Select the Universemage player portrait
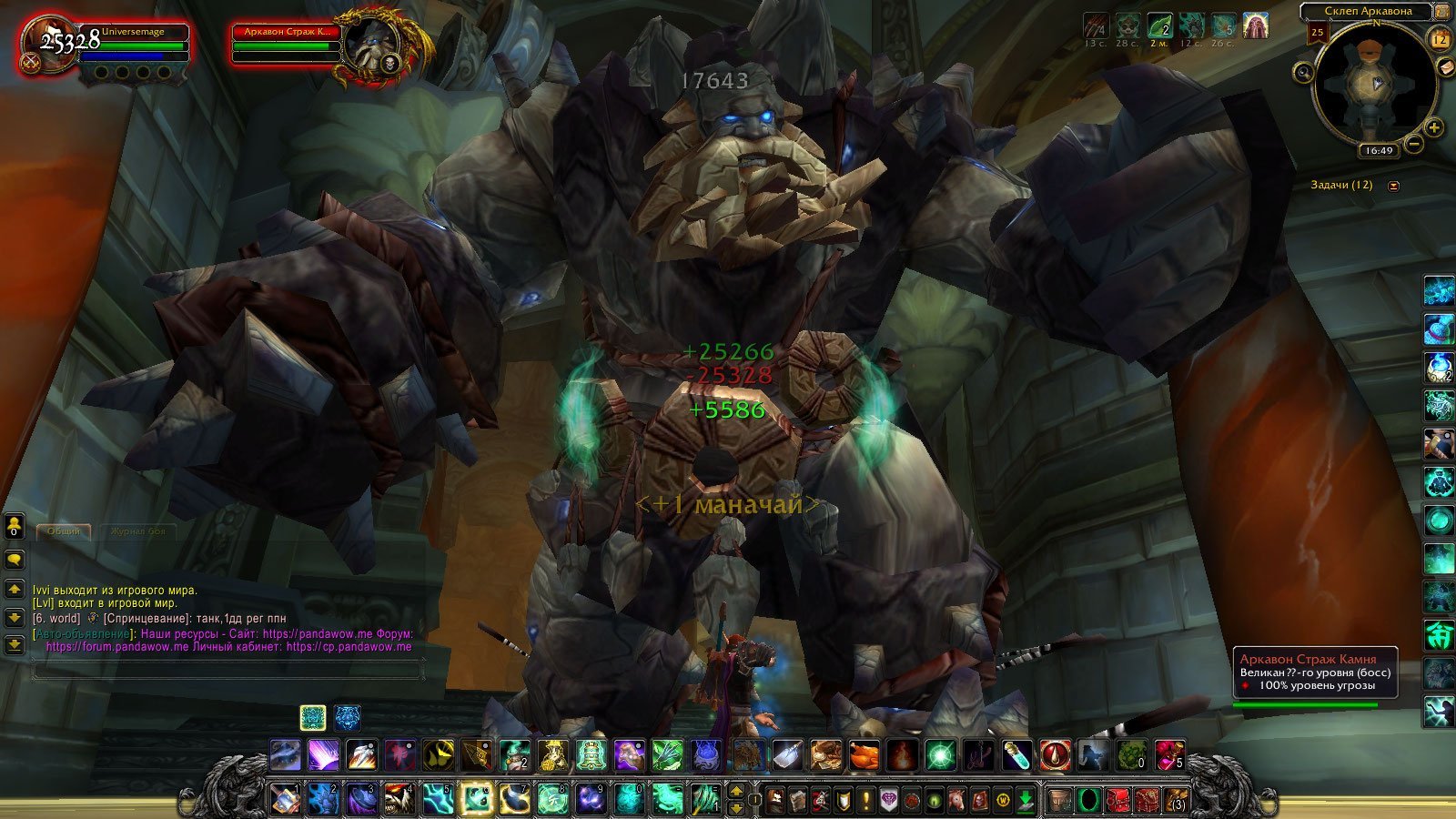The height and width of the screenshot is (819, 1456). point(47,44)
